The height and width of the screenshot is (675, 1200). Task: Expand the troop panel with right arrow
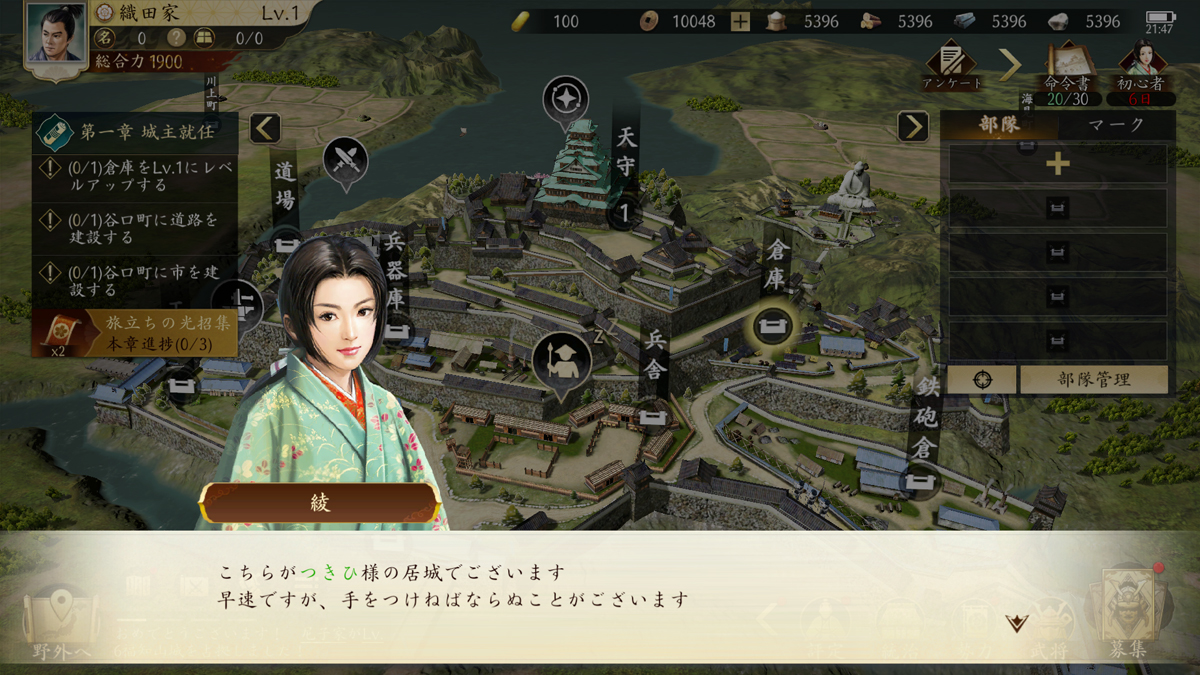pyautogui.click(x=912, y=126)
